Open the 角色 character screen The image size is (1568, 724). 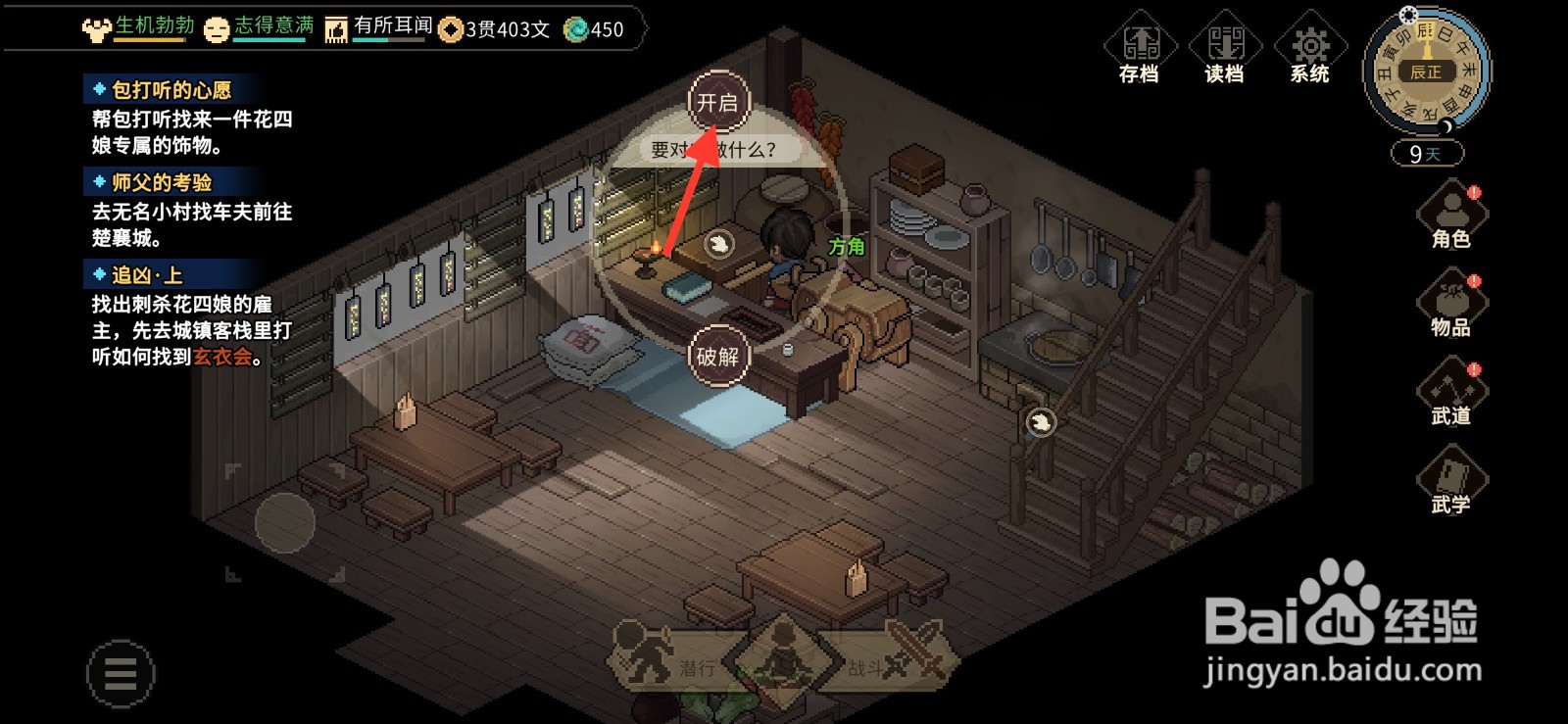pos(1451,217)
